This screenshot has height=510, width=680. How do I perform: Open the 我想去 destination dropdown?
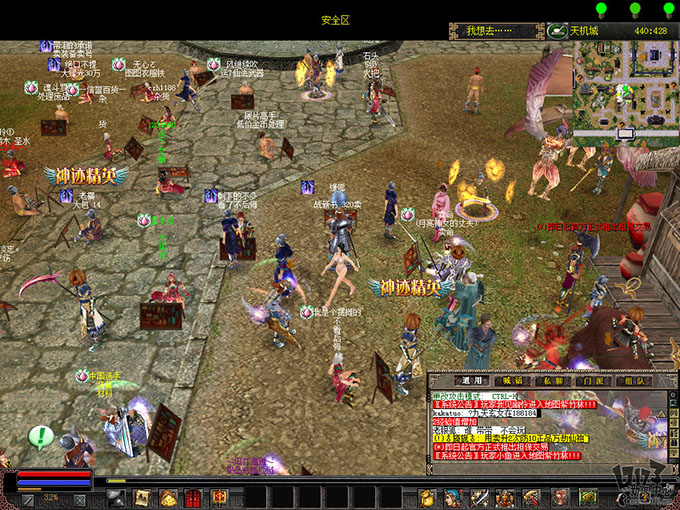pyautogui.click(x=496, y=31)
